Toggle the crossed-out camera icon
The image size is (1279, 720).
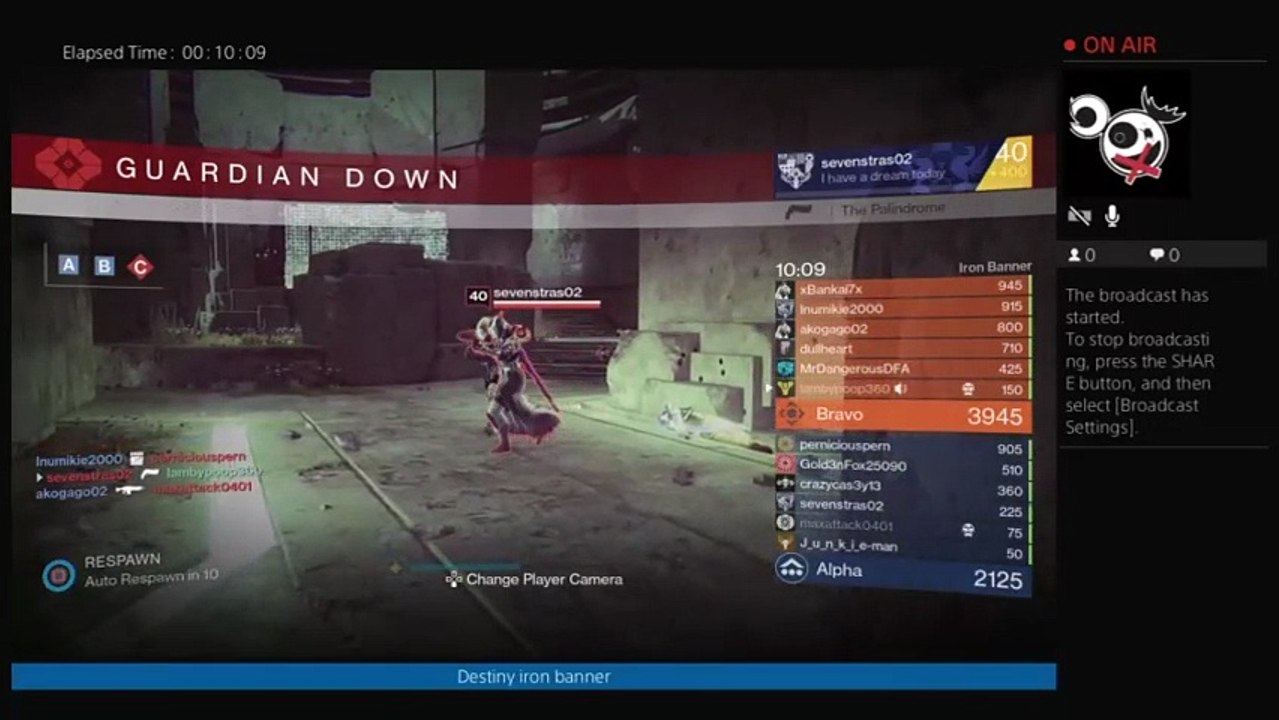1079,216
